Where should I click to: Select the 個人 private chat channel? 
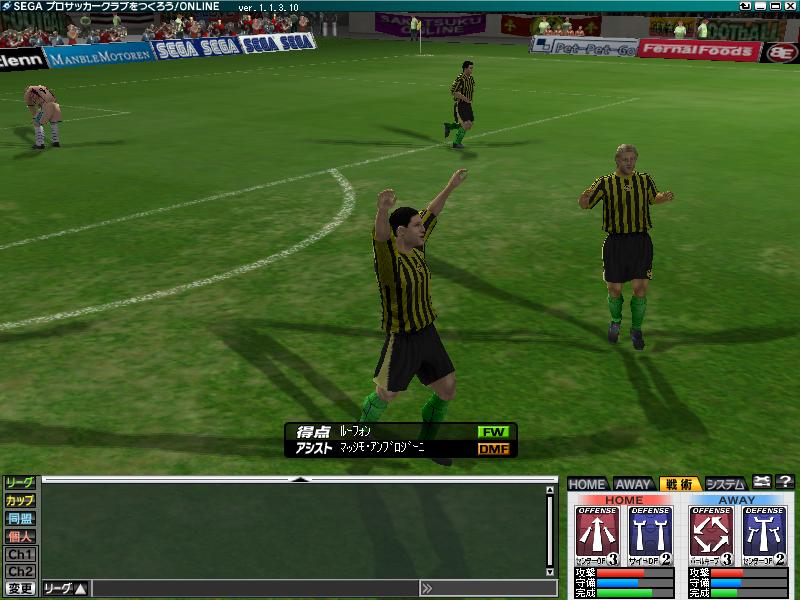pyautogui.click(x=20, y=536)
